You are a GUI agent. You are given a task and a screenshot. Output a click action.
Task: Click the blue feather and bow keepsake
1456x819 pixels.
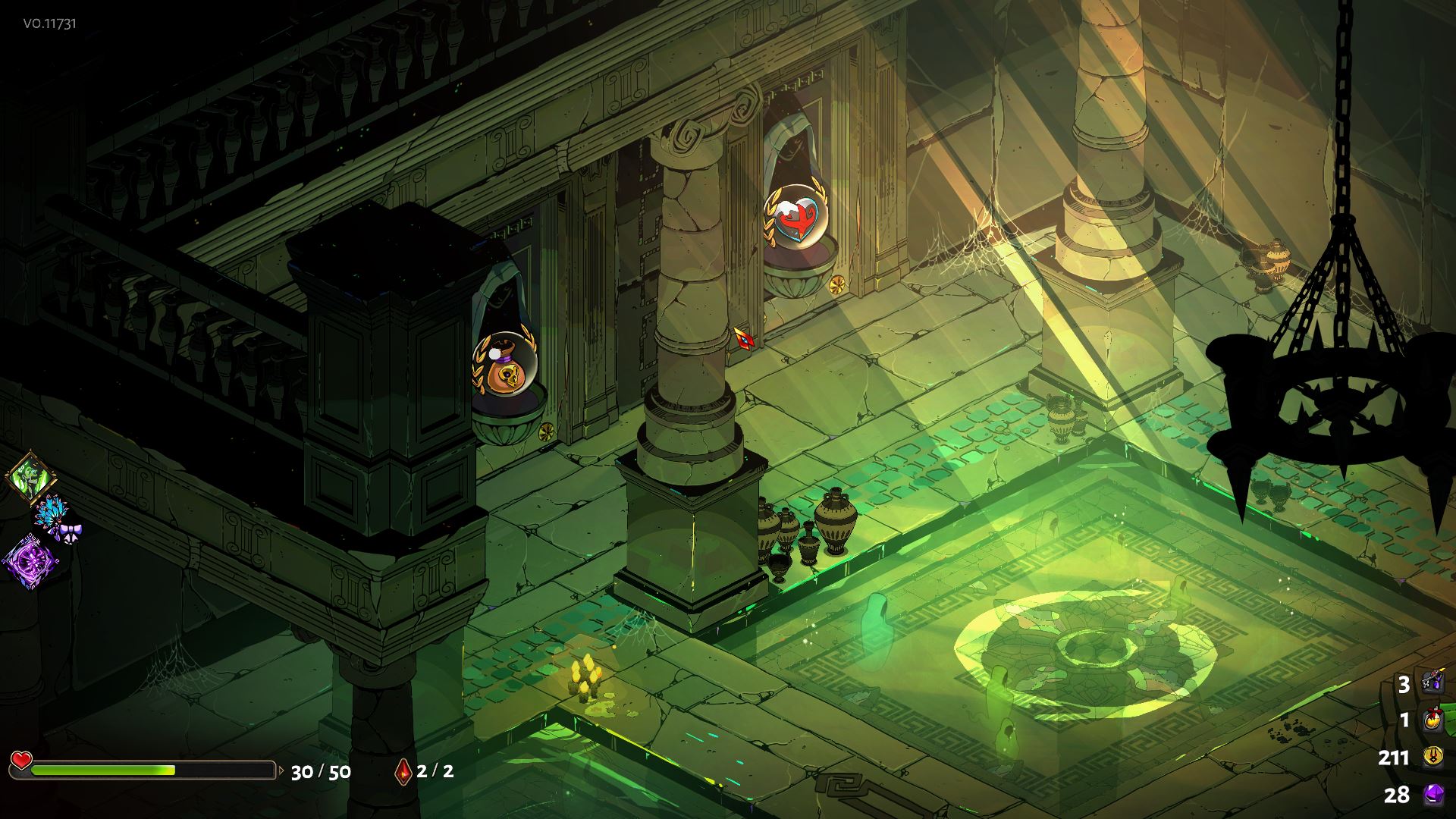[x=57, y=517]
